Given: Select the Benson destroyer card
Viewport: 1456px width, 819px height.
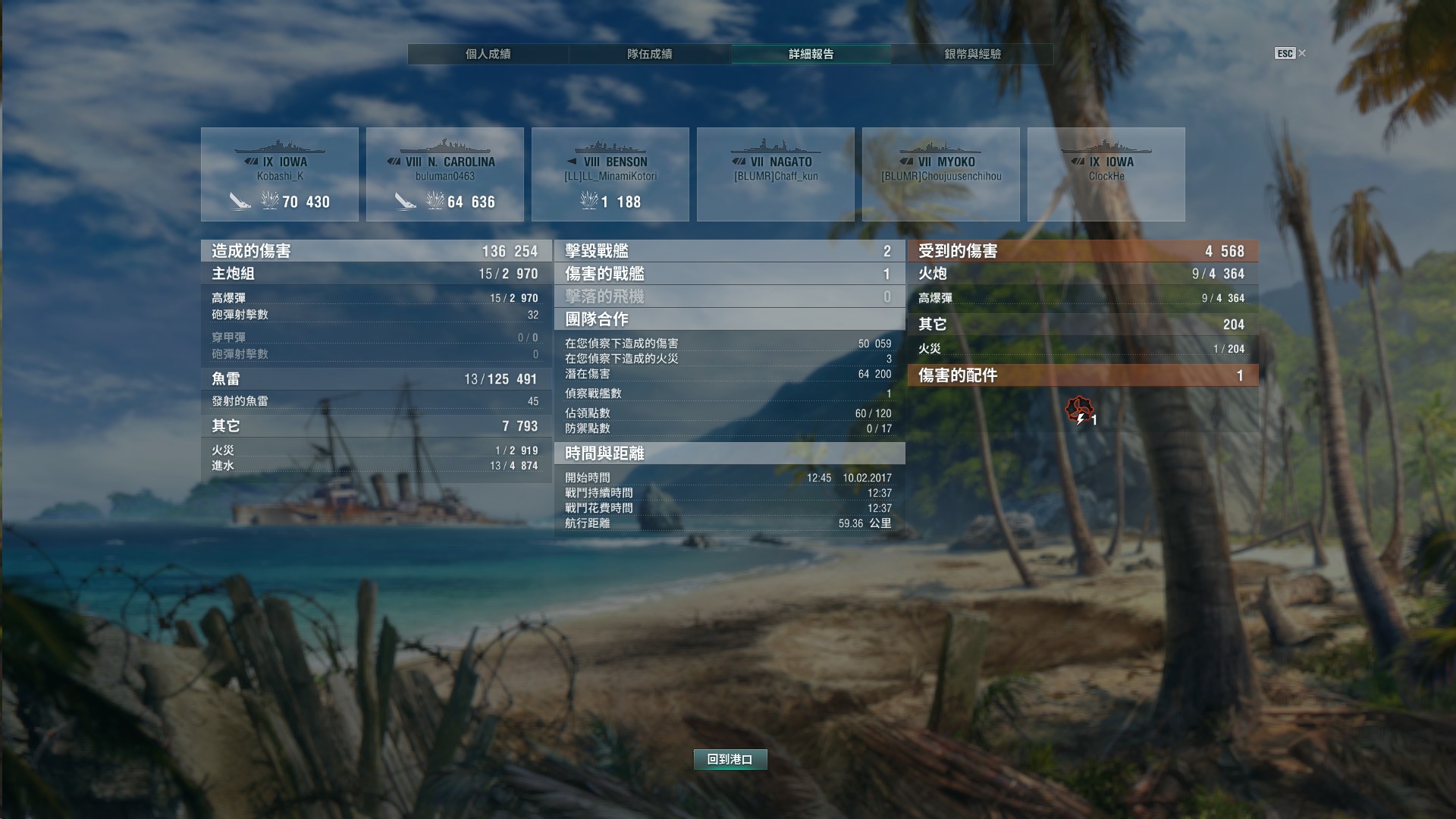Looking at the screenshot, I should tap(610, 174).
